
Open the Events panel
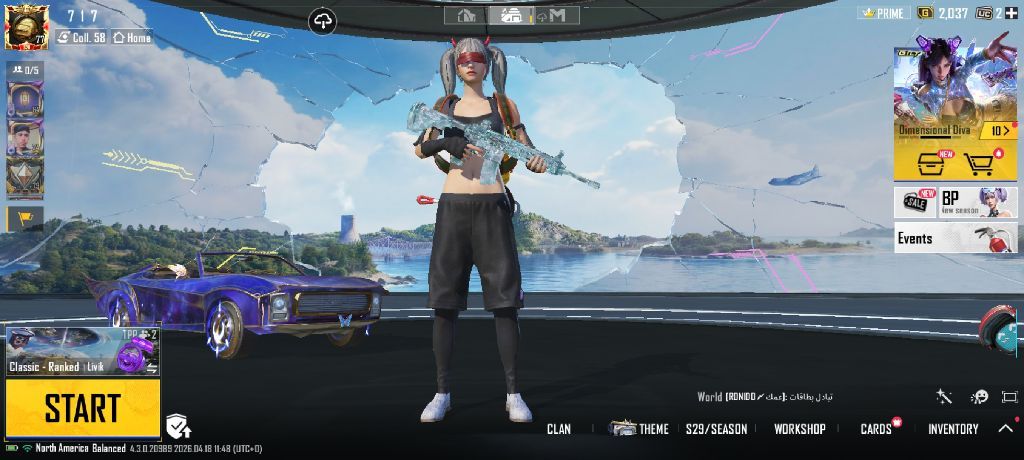(x=955, y=238)
